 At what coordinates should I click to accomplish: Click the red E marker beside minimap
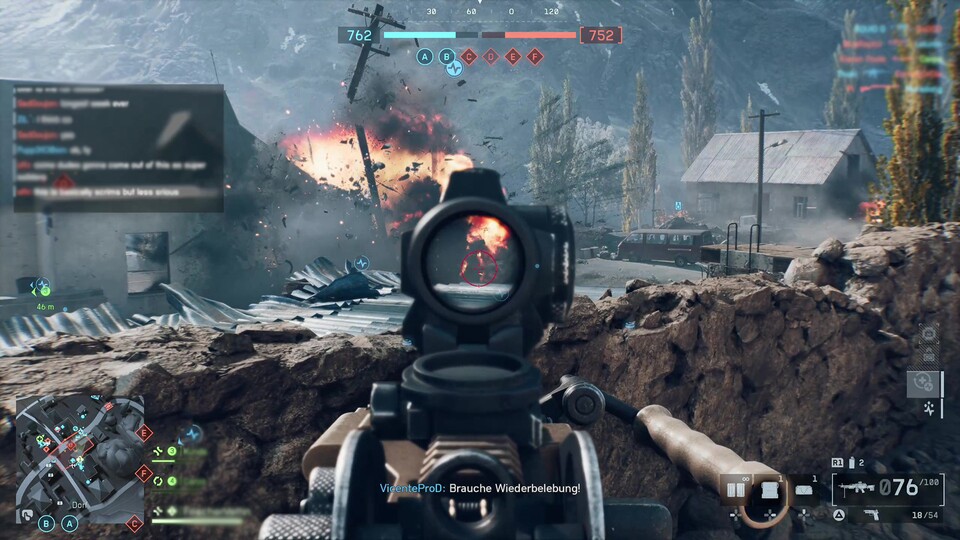[144, 433]
